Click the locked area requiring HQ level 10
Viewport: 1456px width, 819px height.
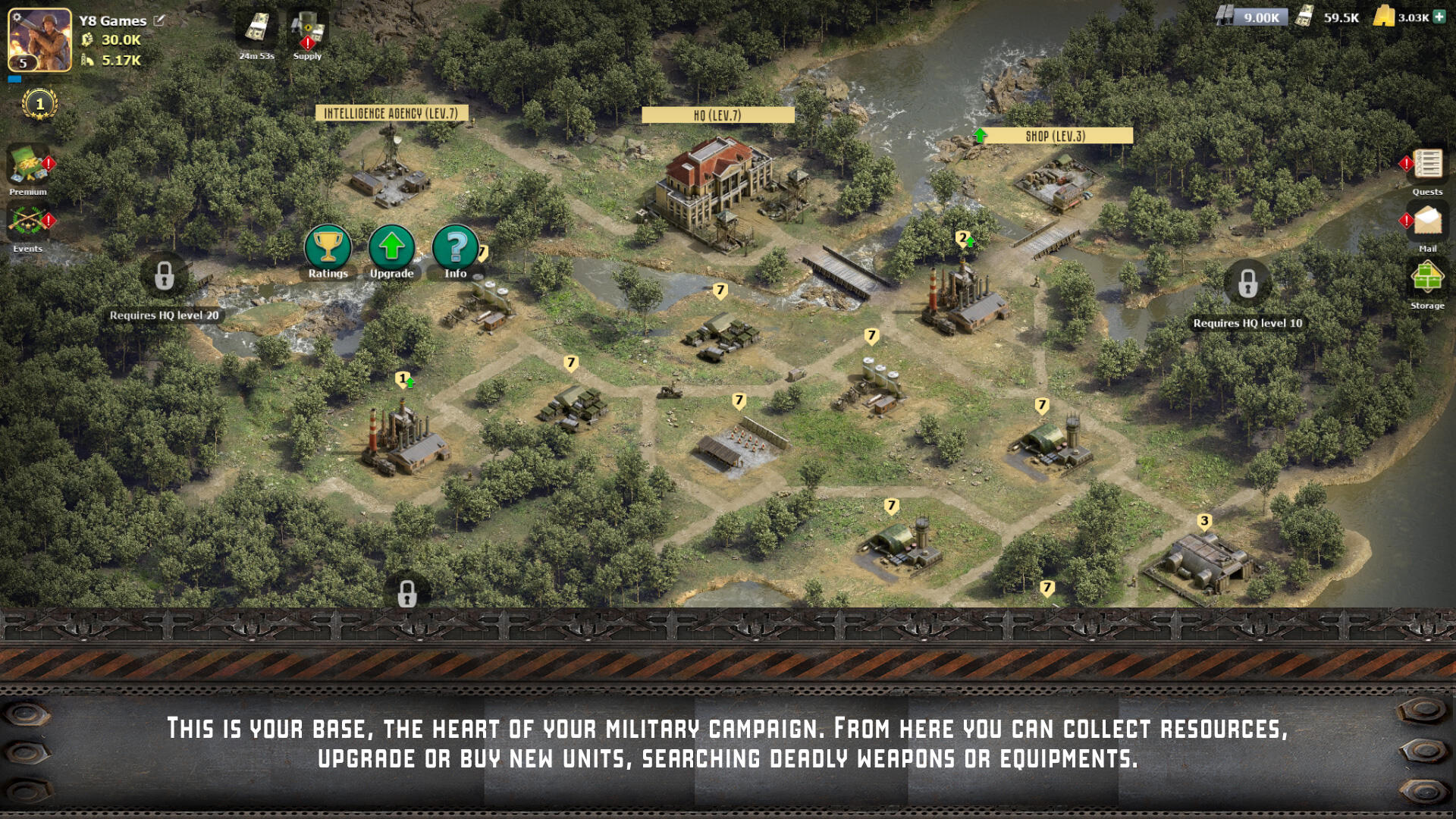1247,284
